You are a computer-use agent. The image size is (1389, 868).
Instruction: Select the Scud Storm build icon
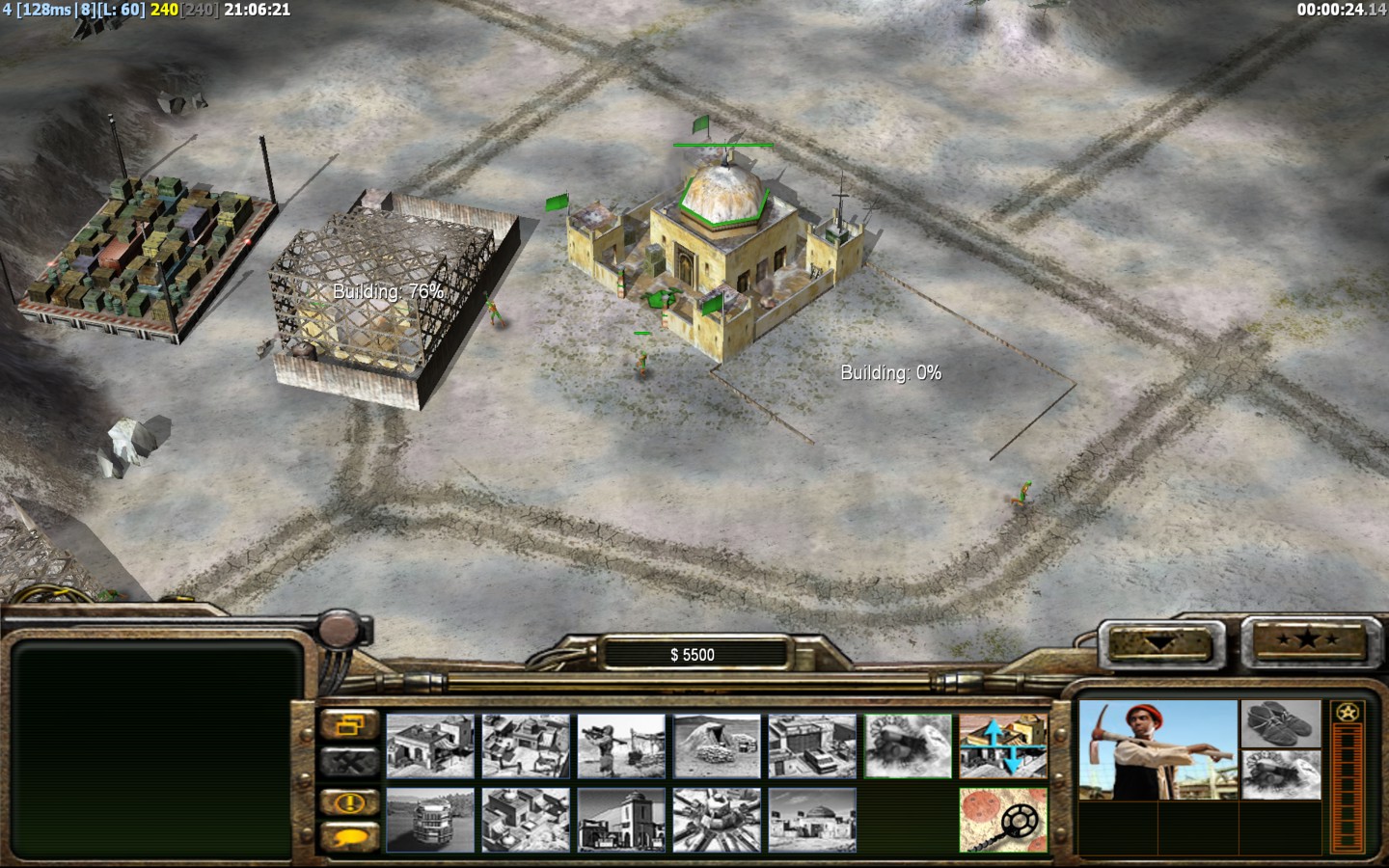(x=717, y=820)
